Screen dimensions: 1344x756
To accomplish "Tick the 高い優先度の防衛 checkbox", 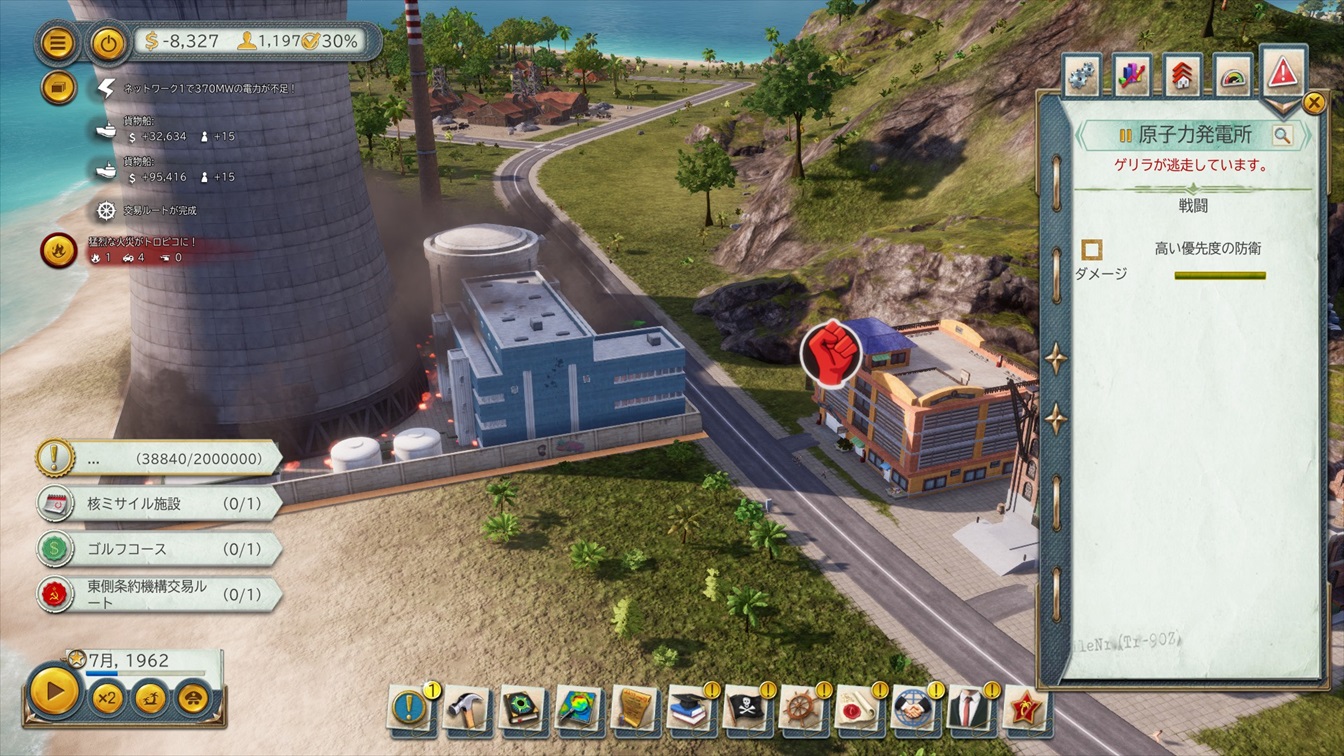I will click(x=1092, y=249).
